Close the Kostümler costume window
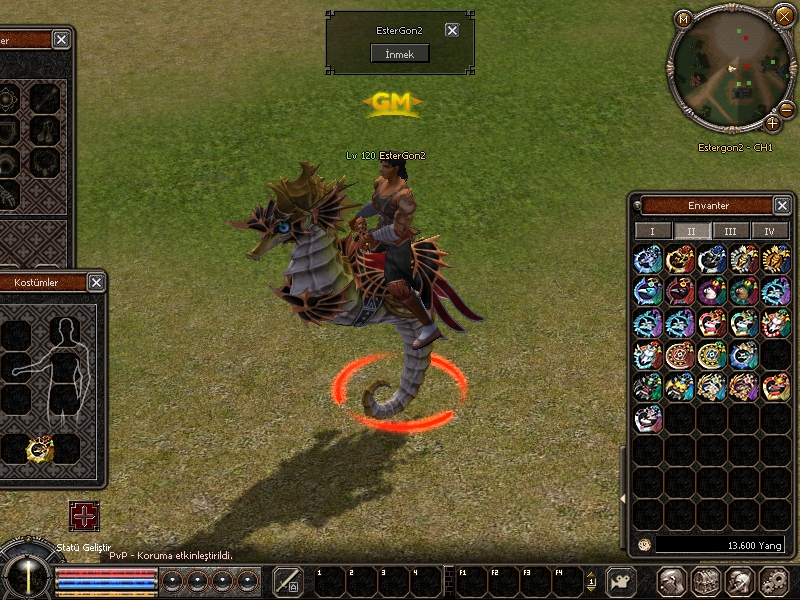This screenshot has height=600, width=800. point(96,283)
